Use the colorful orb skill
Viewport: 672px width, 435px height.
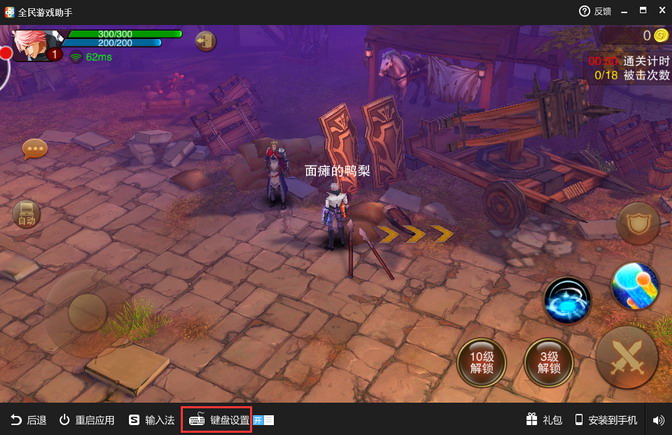pyautogui.click(x=634, y=288)
